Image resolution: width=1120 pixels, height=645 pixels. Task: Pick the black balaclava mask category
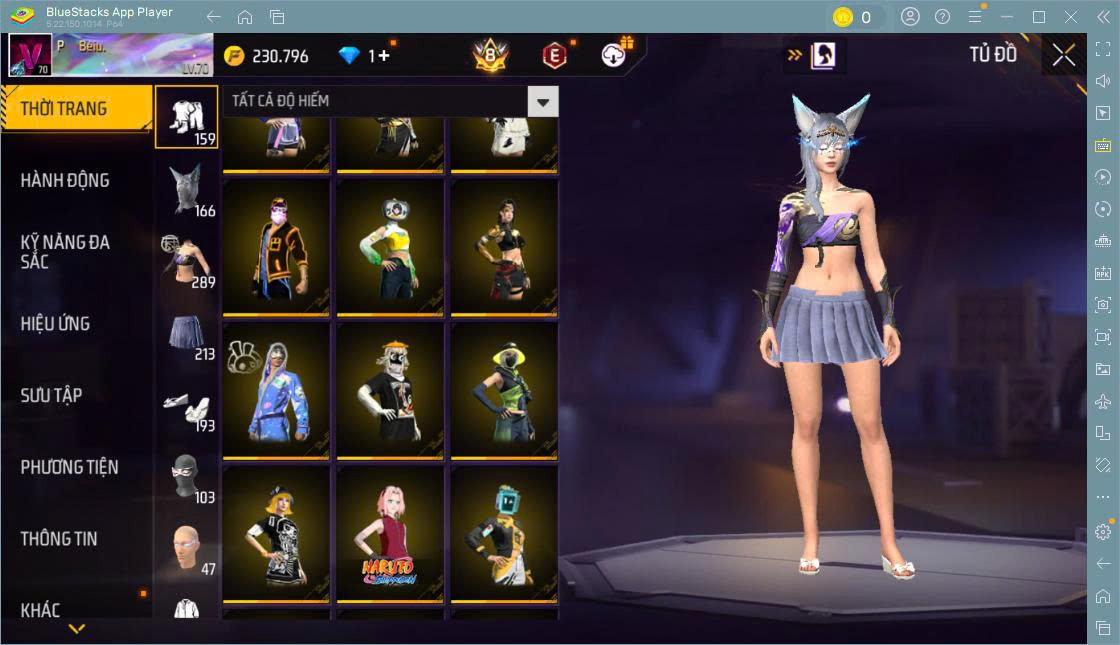coord(186,476)
